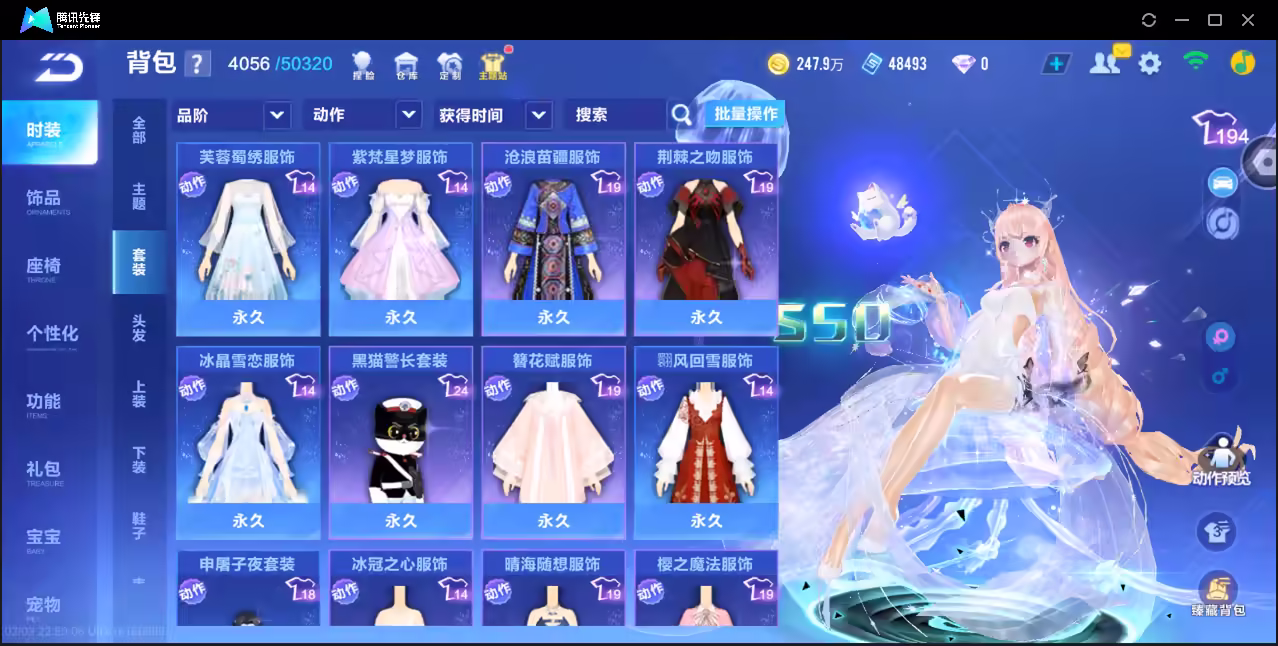The width and height of the screenshot is (1278, 646).
Task: Open the 臻藏背包 treasure backpack
Action: click(1217, 596)
